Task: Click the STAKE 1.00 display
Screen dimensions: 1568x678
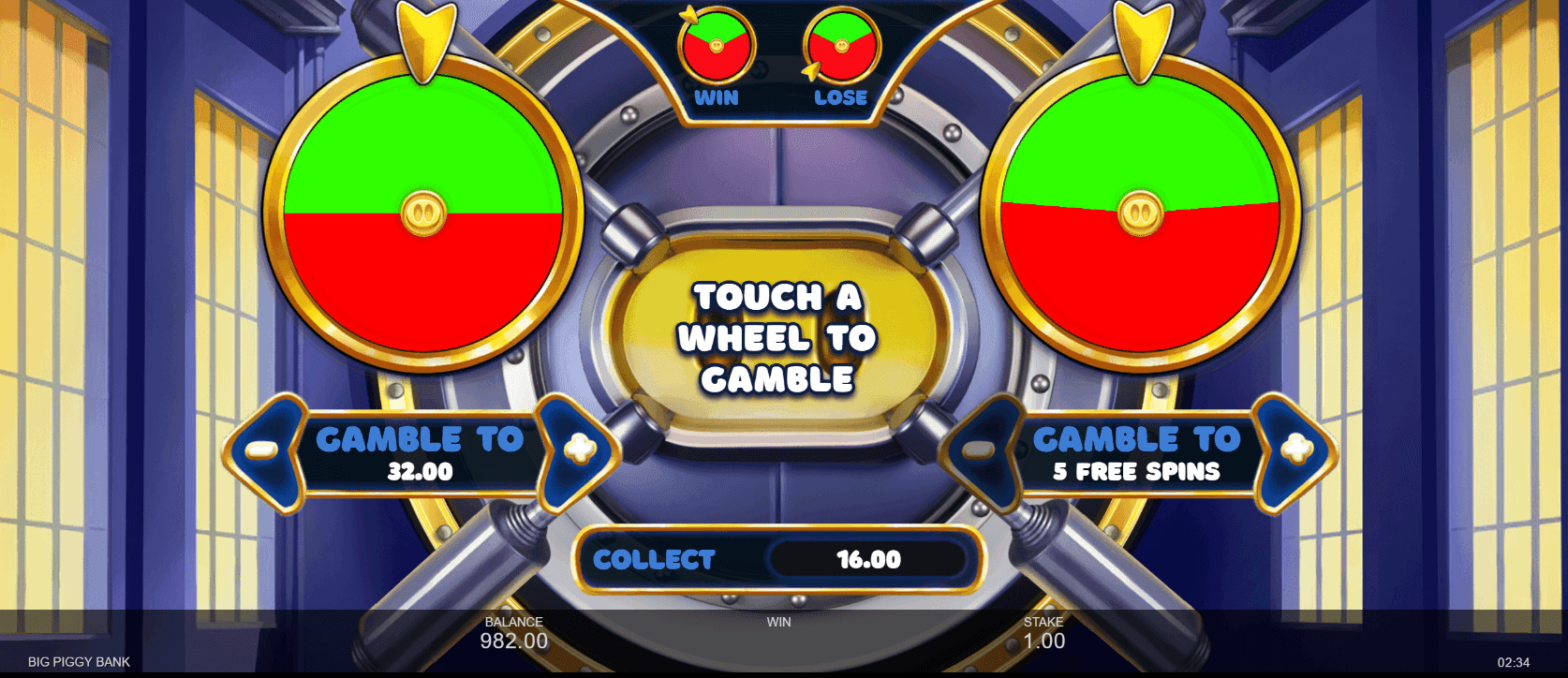Action: (1046, 633)
